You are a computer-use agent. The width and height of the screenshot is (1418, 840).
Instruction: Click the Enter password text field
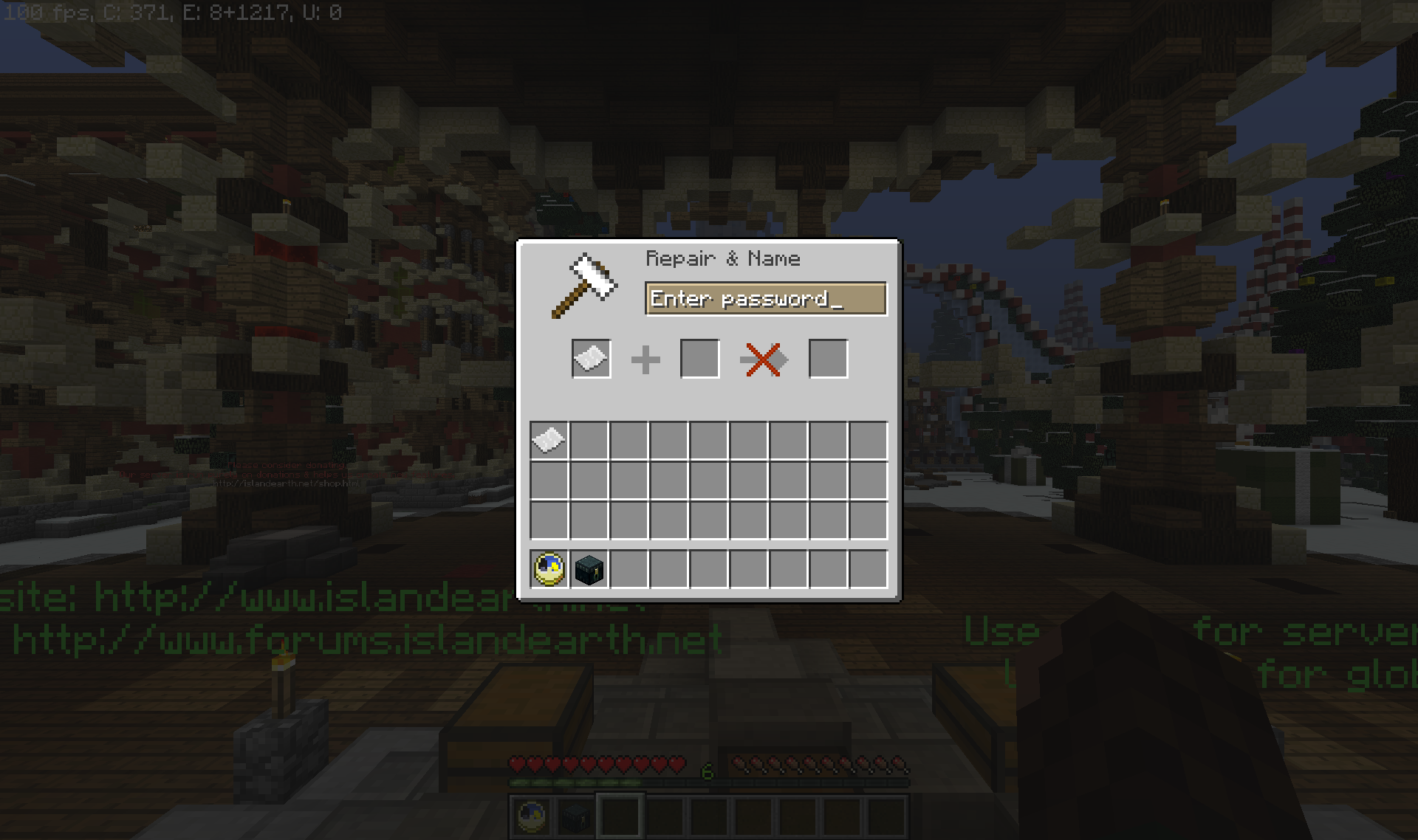[766, 298]
